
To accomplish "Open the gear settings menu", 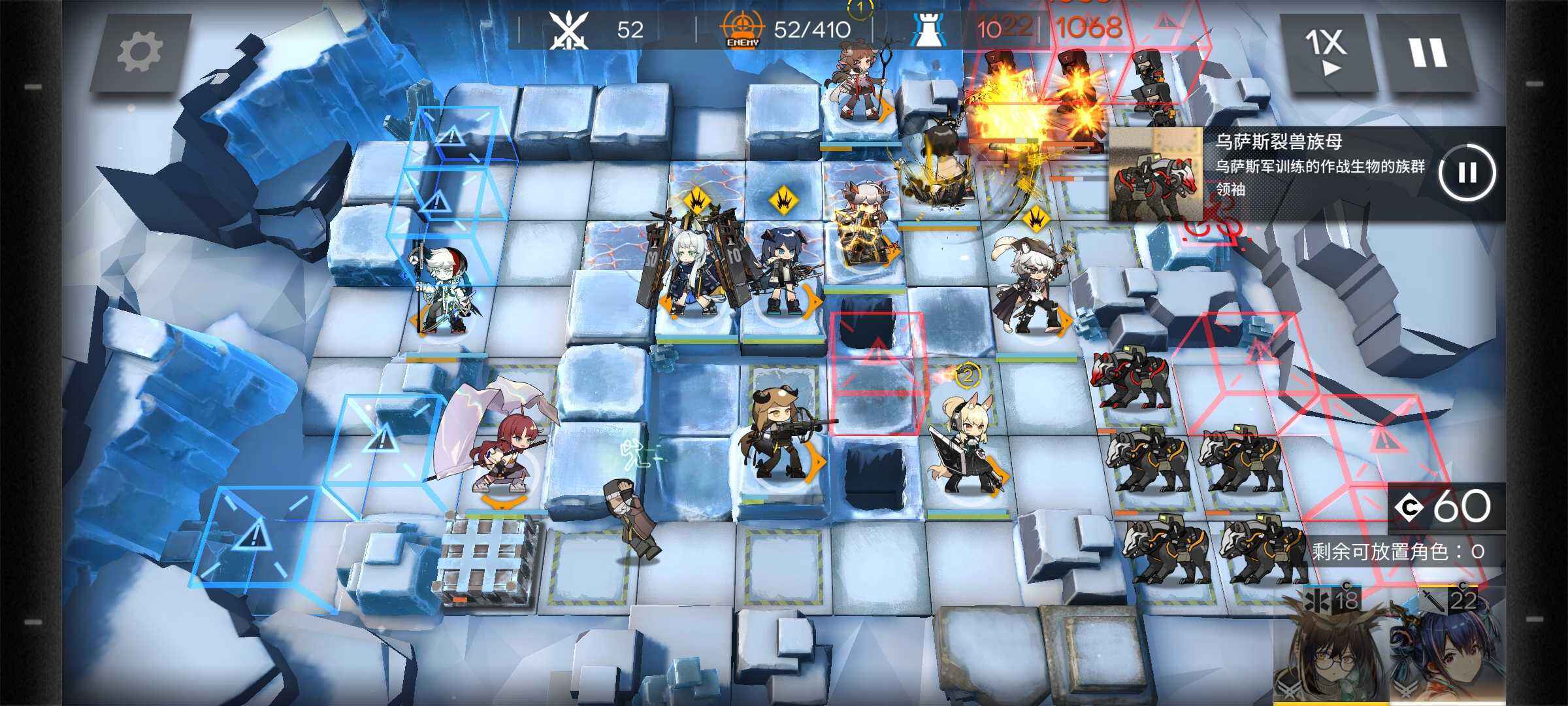I will (x=140, y=52).
